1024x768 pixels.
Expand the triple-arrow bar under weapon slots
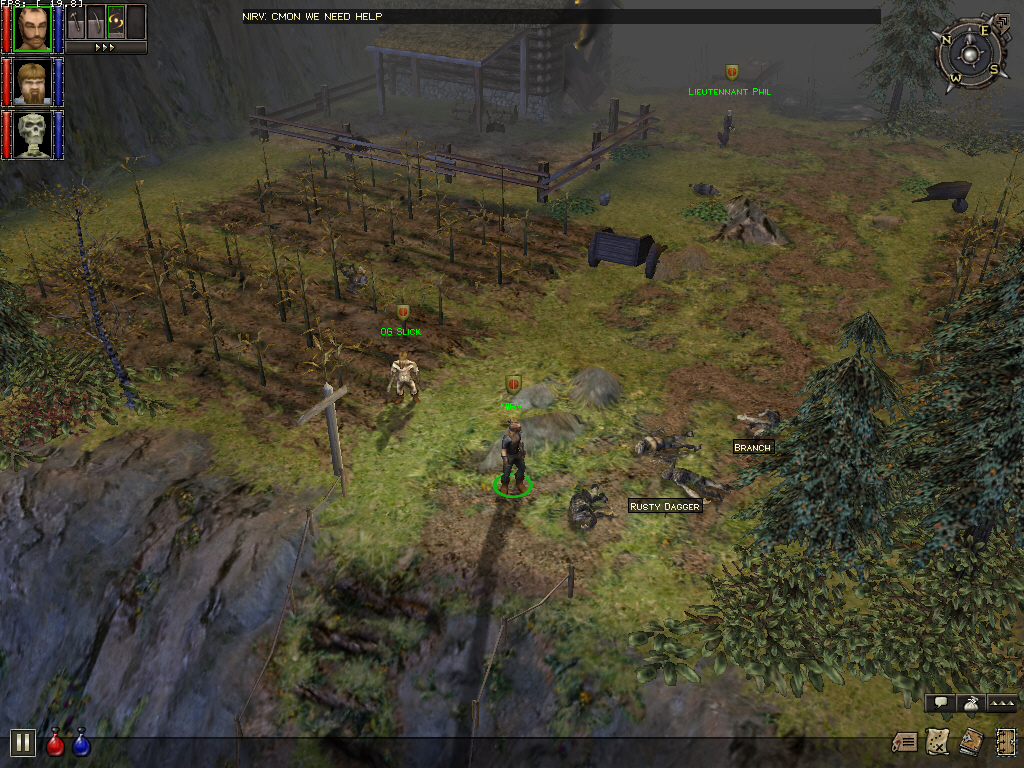(x=106, y=47)
